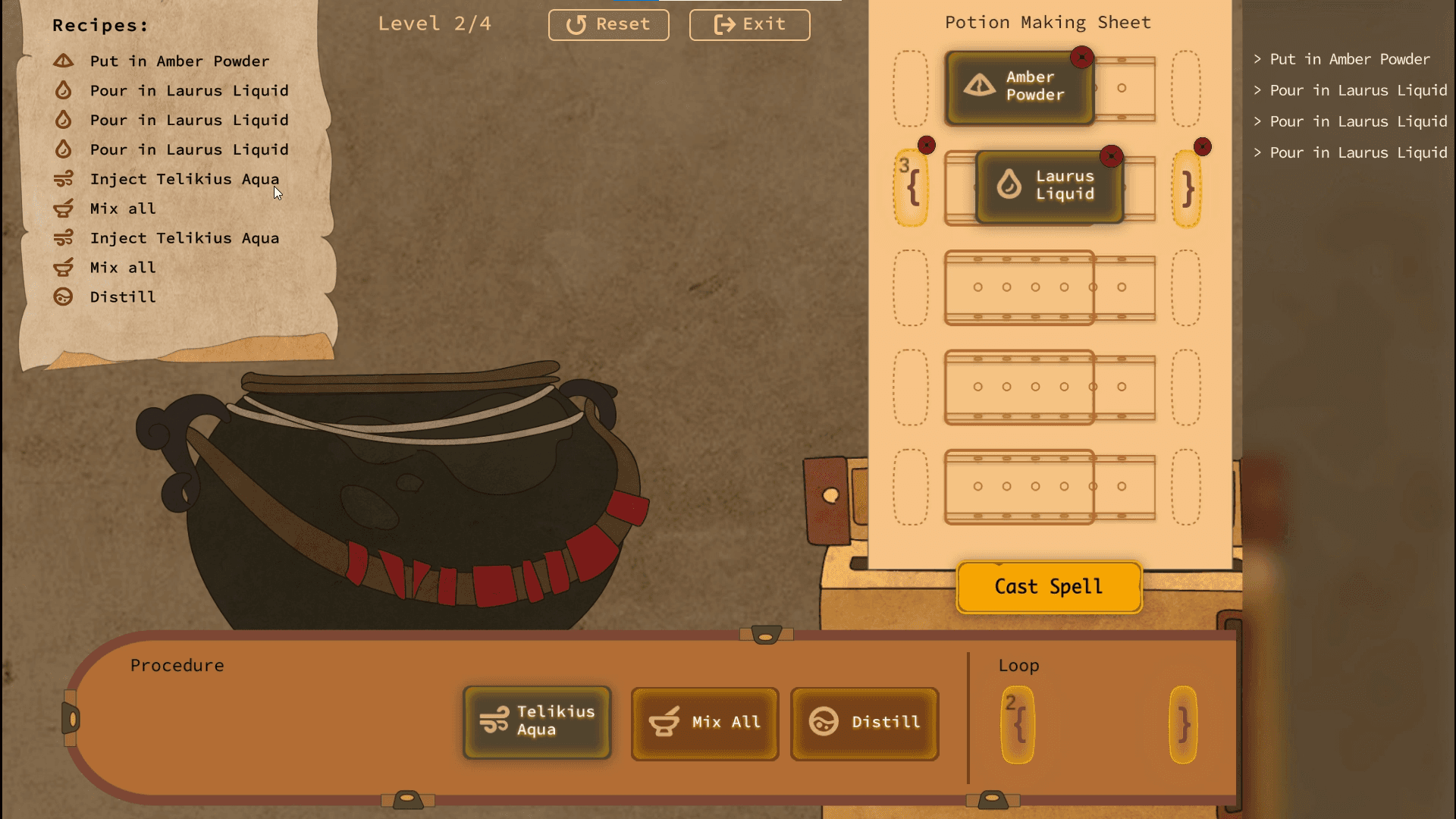Screen dimensions: 1456x819
Task: Remove the Laurus Liquid block via red dot
Action: click(x=1111, y=156)
